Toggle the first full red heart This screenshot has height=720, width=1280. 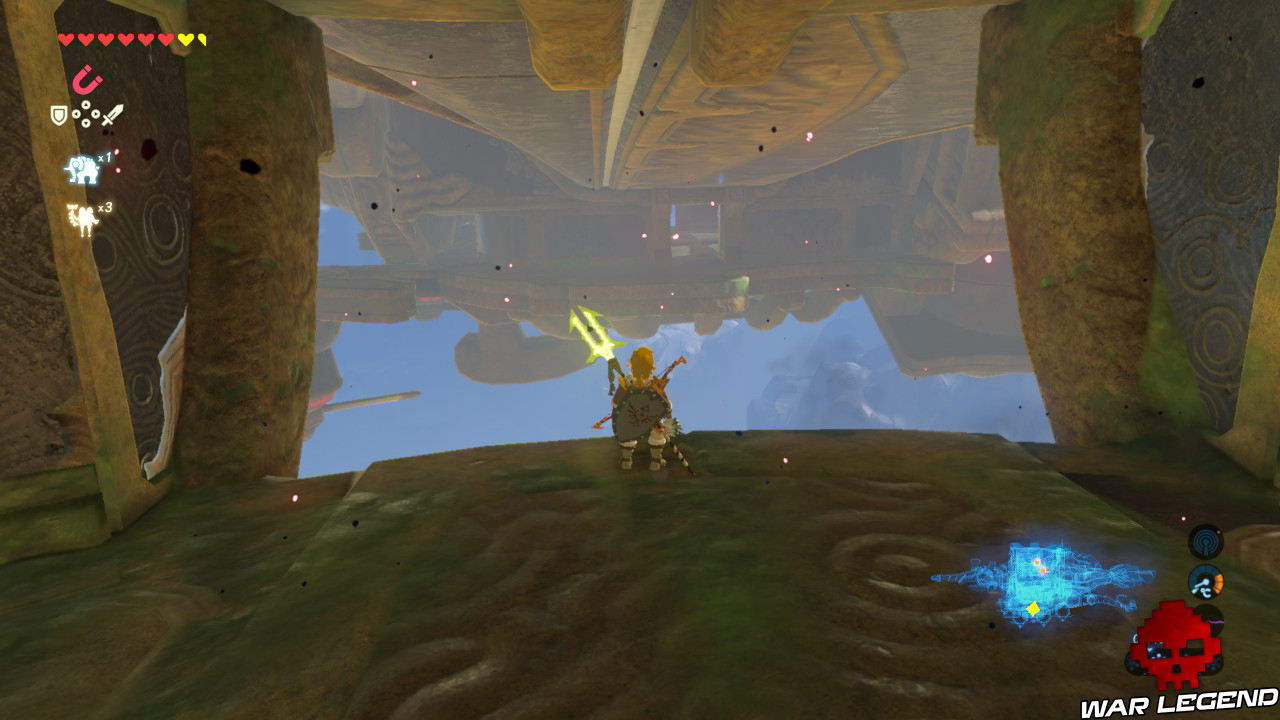(67, 39)
